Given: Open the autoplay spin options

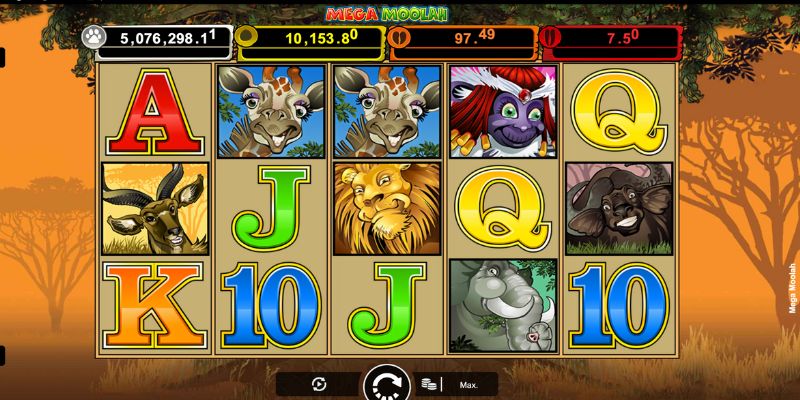Looking at the screenshot, I should [x=319, y=384].
